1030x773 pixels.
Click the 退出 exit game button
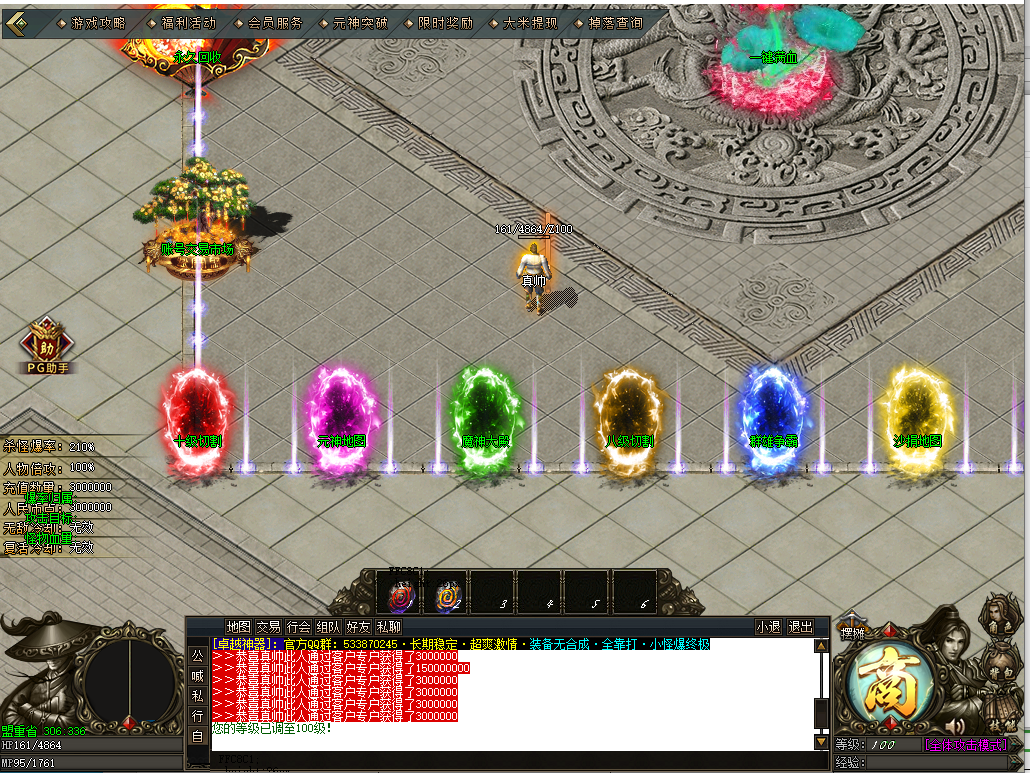[801, 627]
